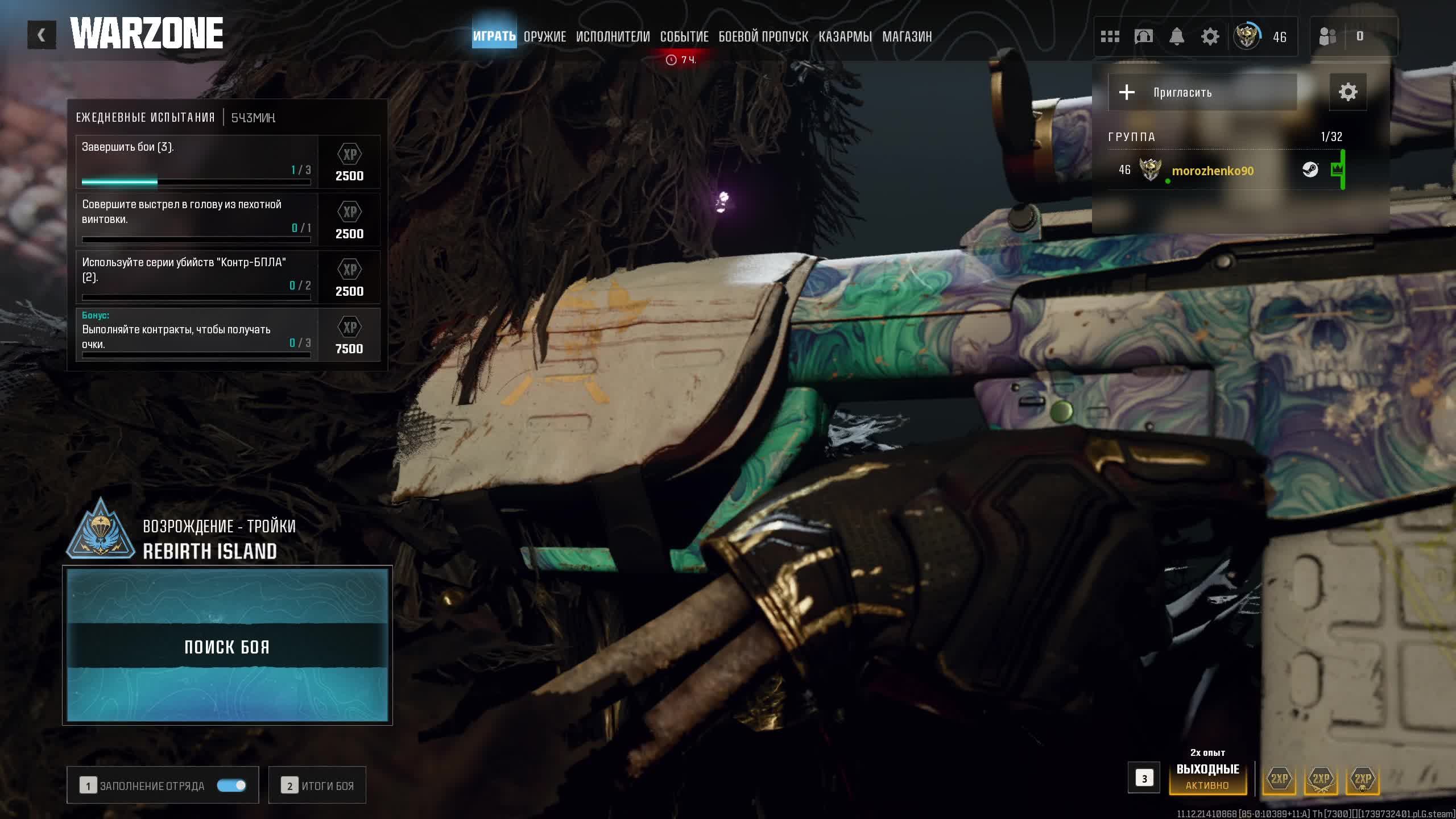The width and height of the screenshot is (1456, 819).
Task: Open the grid menu icon
Action: pos(1110,37)
